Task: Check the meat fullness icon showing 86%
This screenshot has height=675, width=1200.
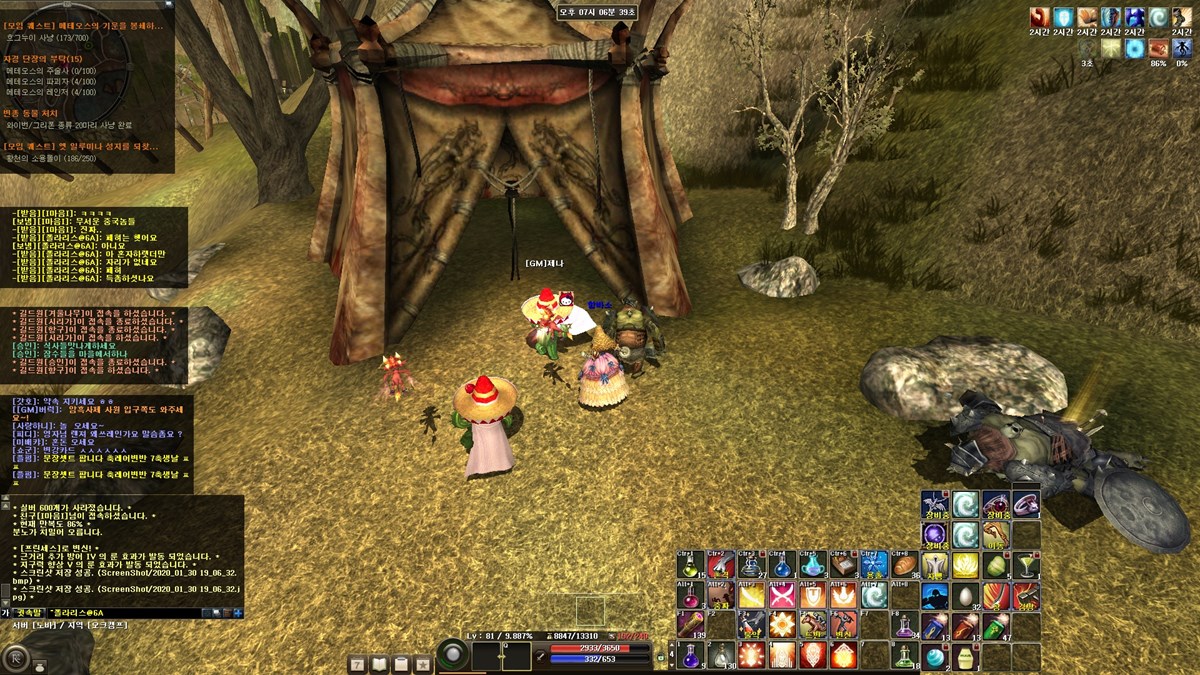Action: 1159,47
